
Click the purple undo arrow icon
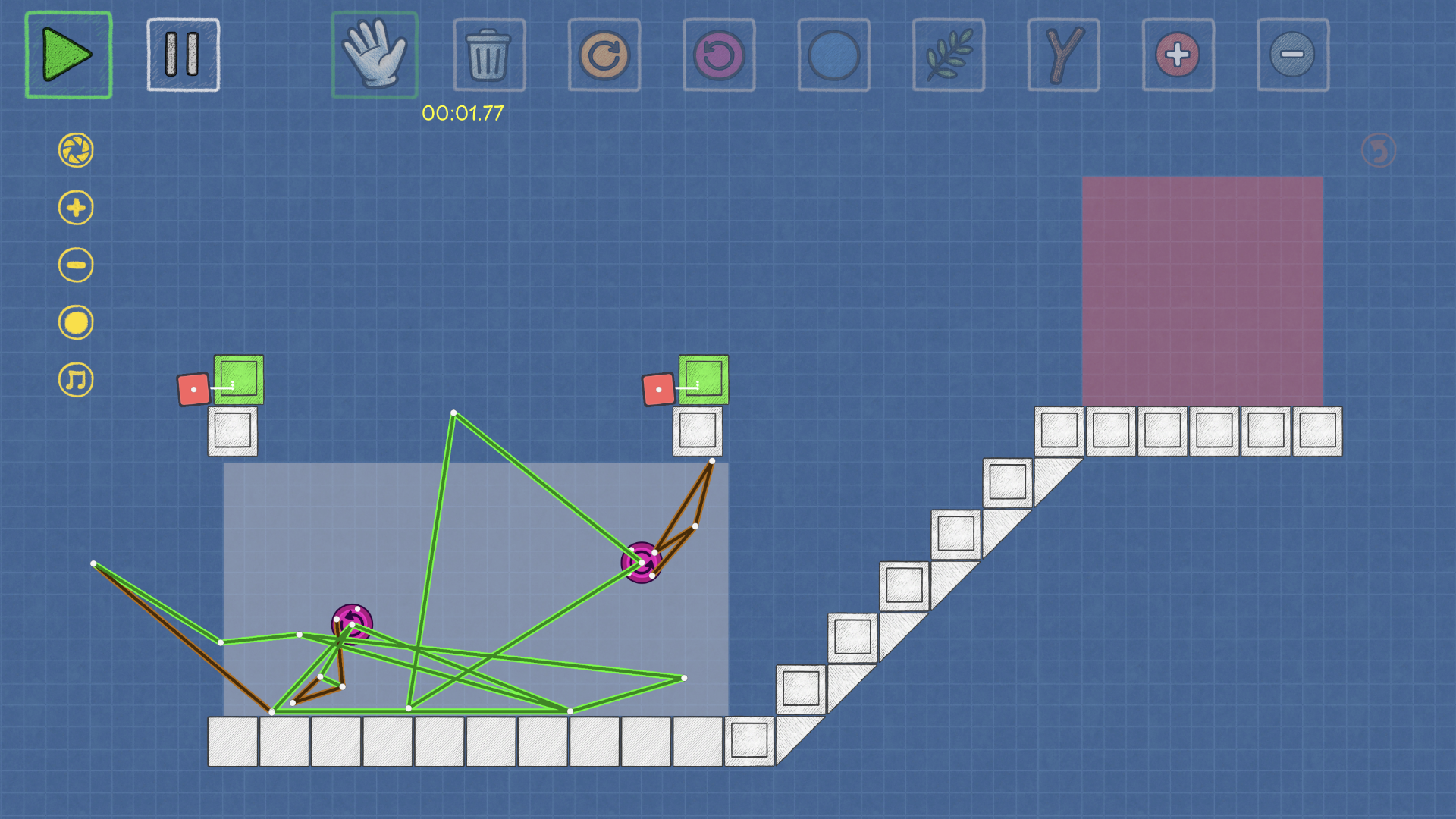click(x=718, y=55)
